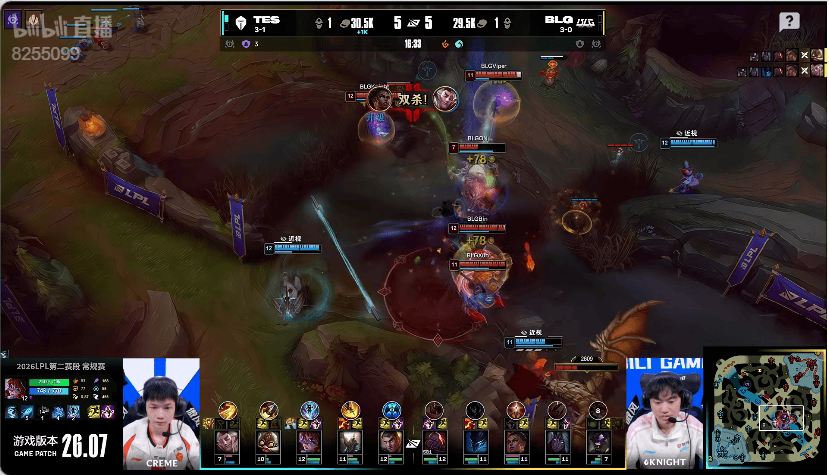Click the yellow Flash spell in stats panel
The image size is (829, 475).
pyautogui.click(x=92, y=413)
